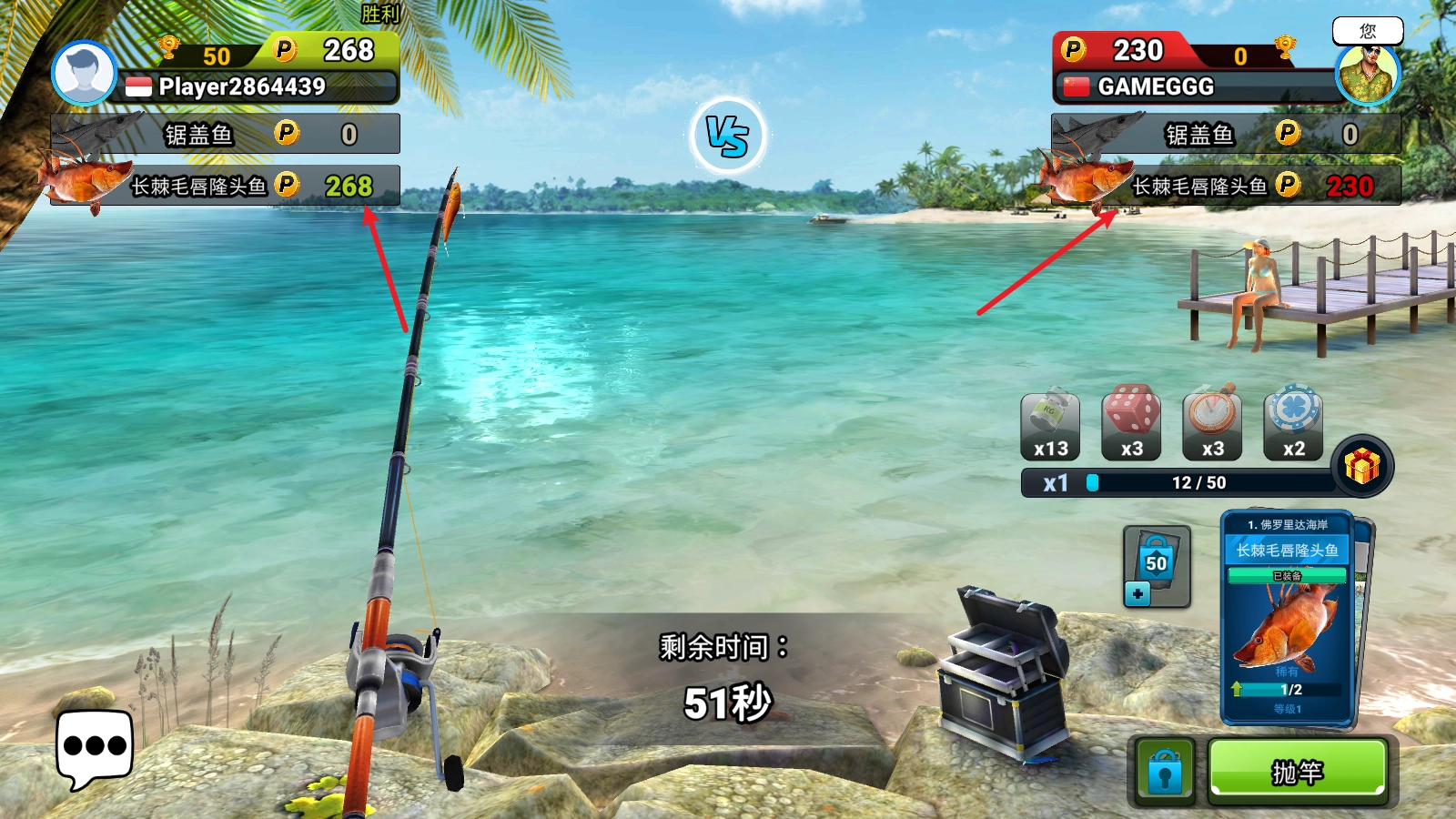Viewport: 1456px width, 819px height.
Task: Tap the green 抛竿 cast button
Action: (1297, 771)
